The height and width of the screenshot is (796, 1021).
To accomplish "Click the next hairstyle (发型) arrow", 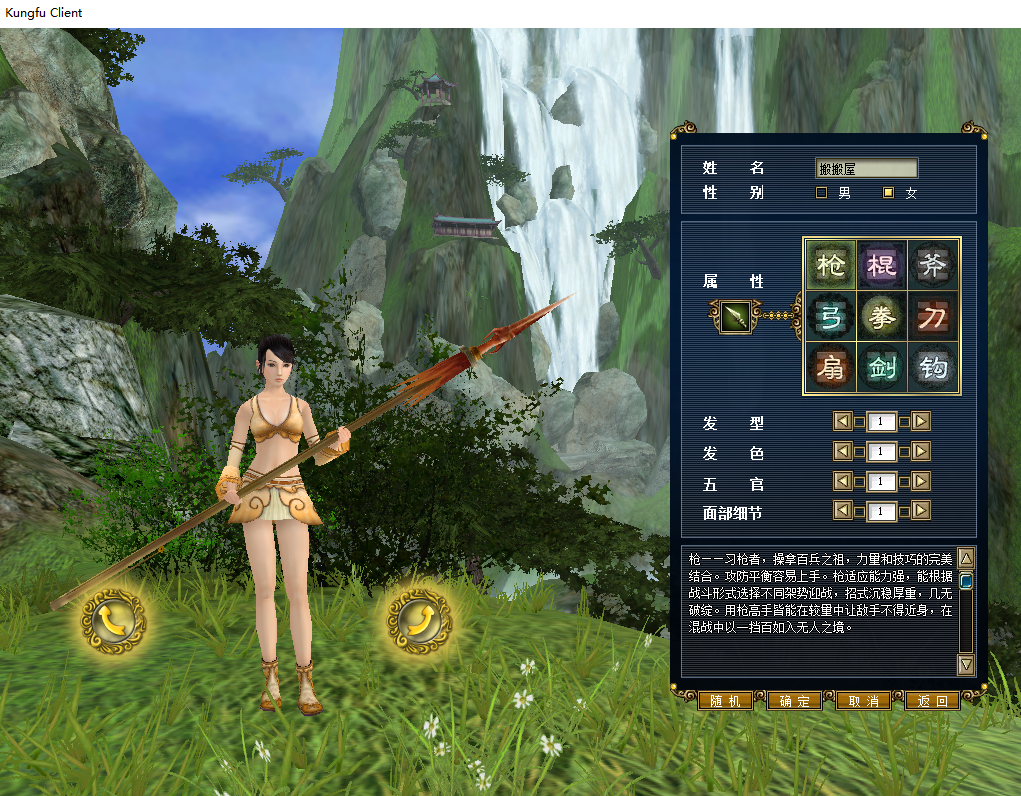I will click(x=921, y=422).
